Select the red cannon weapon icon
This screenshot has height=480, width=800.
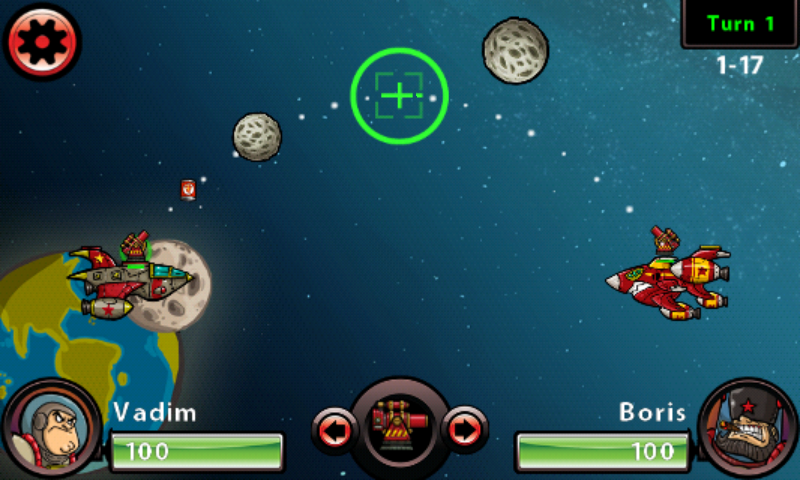click(x=399, y=427)
